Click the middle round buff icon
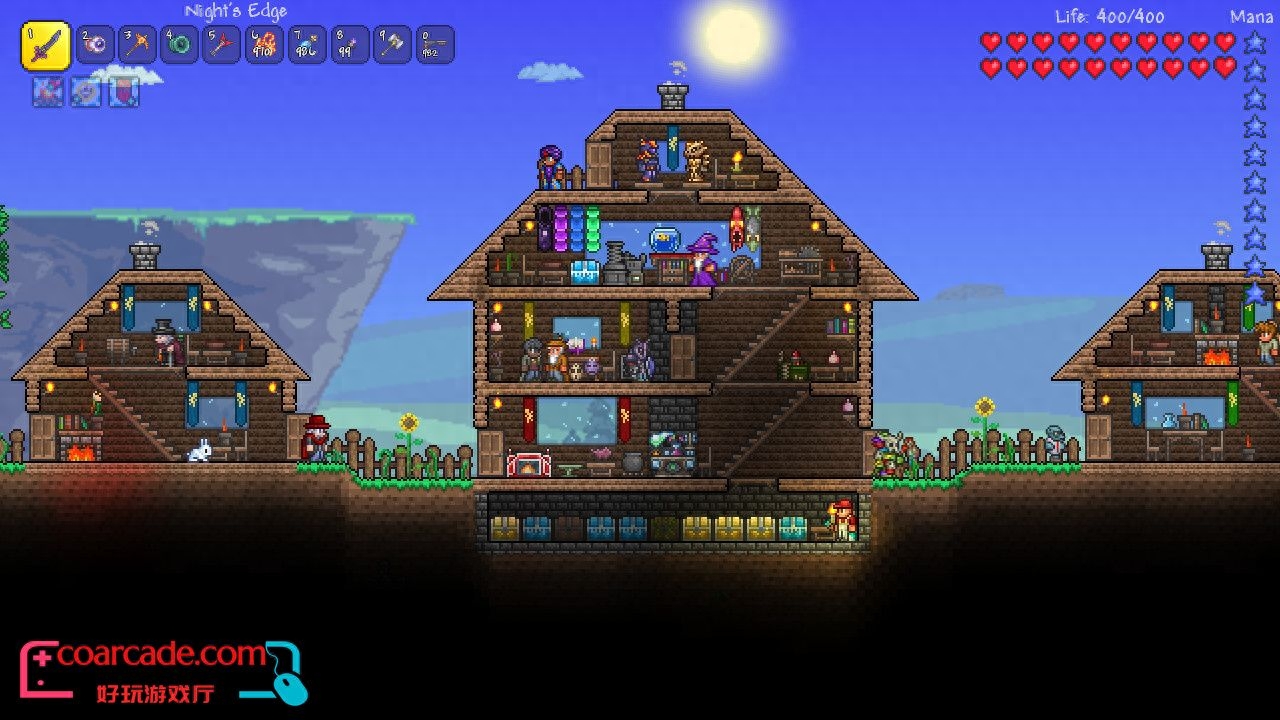The height and width of the screenshot is (720, 1280). 85,92
